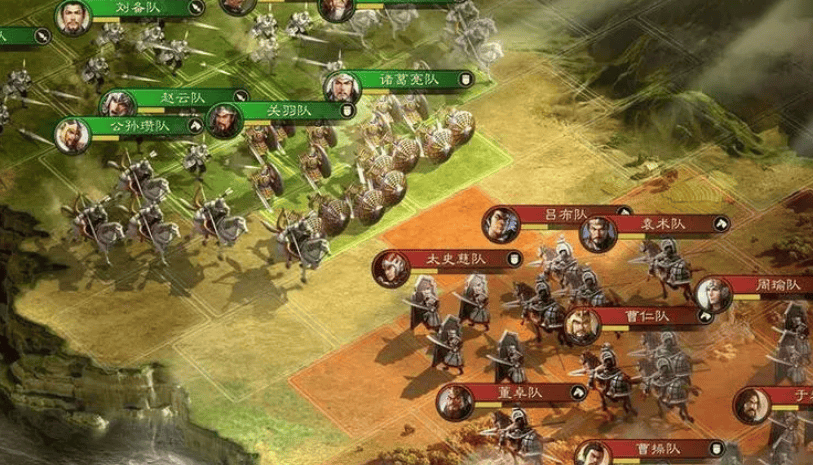Target the 吕布队 enemy banner
Screen dimensions: 813x465
point(564,214)
